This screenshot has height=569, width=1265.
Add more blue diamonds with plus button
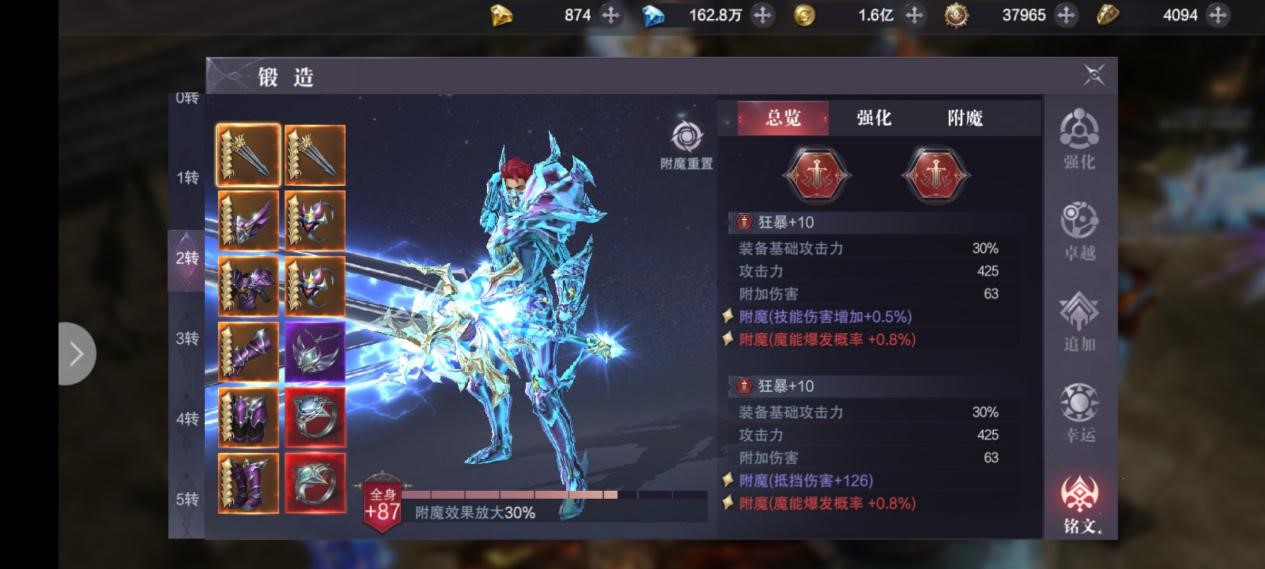click(x=763, y=15)
